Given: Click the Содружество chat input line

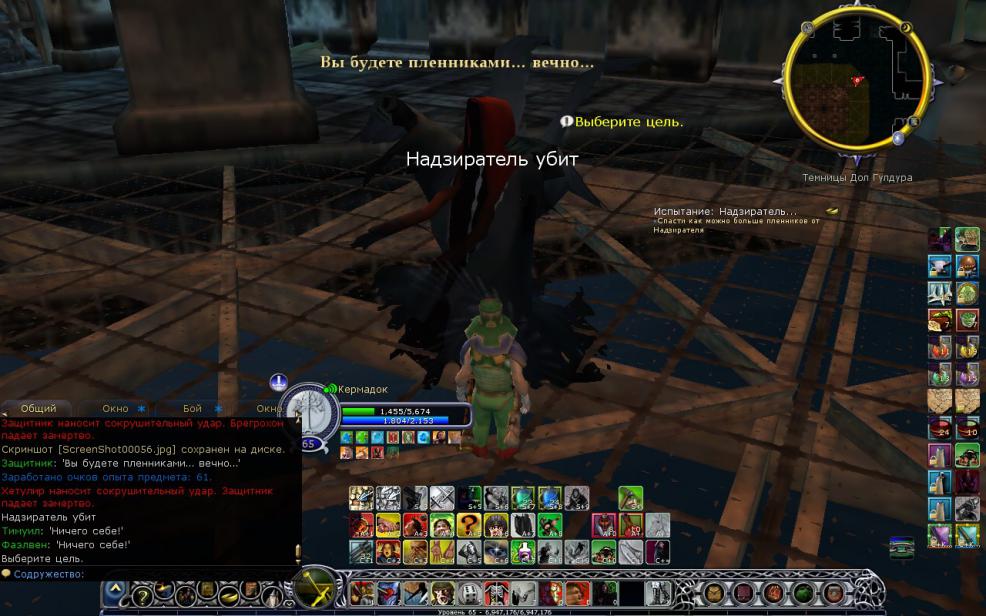Looking at the screenshot, I should point(150,574).
